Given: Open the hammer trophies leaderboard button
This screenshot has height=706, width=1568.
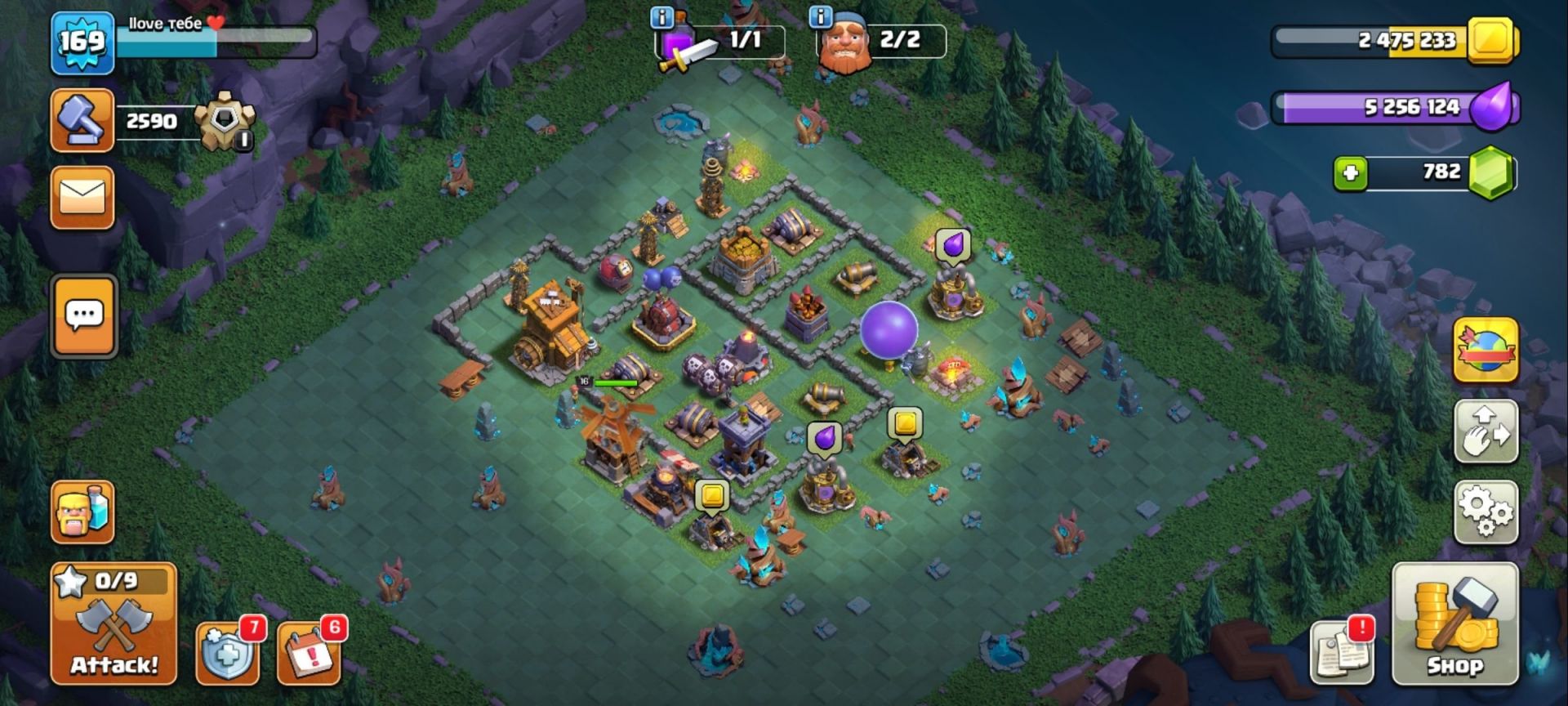Looking at the screenshot, I should pos(82,121).
